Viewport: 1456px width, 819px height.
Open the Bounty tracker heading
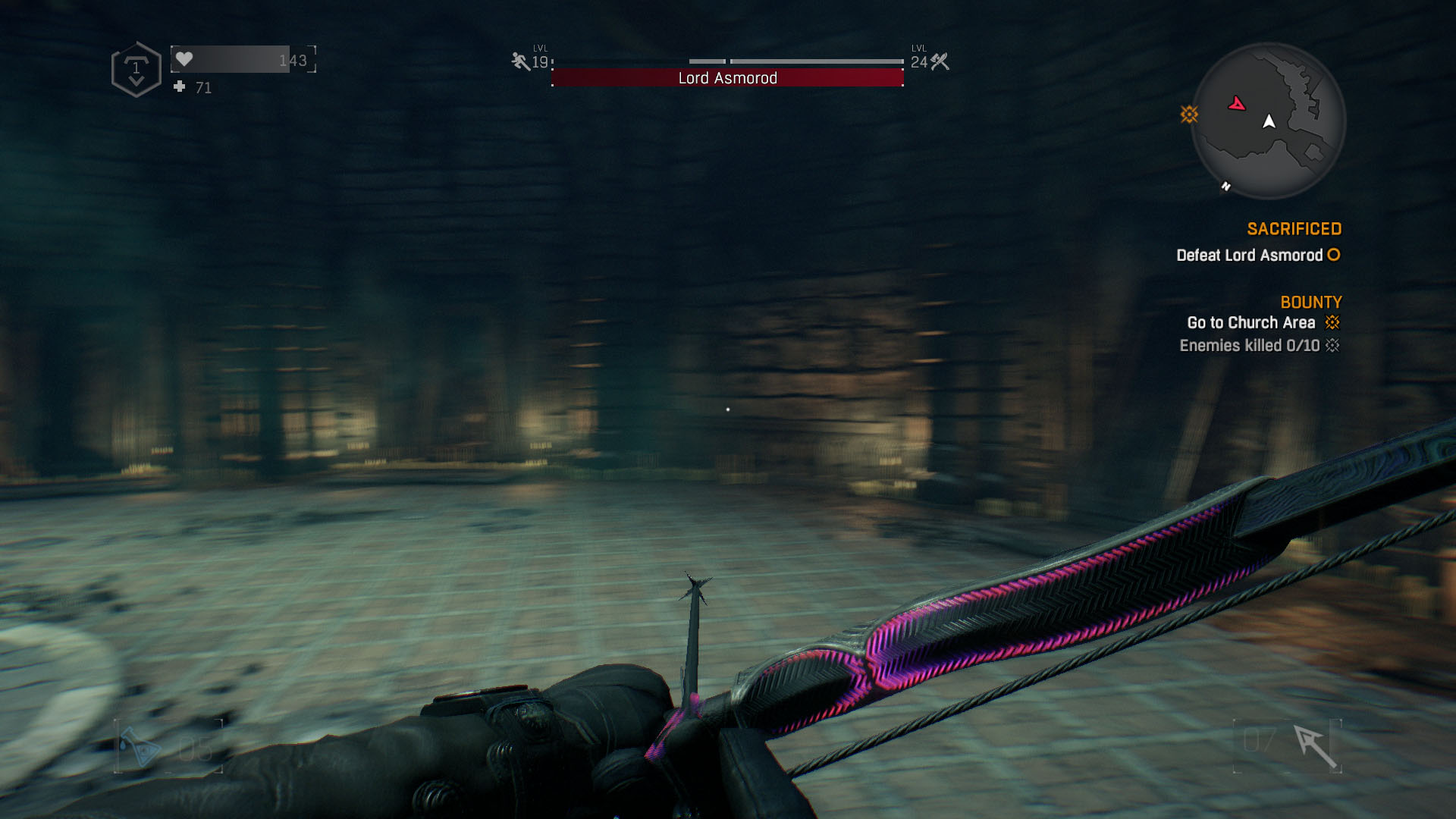(x=1310, y=303)
